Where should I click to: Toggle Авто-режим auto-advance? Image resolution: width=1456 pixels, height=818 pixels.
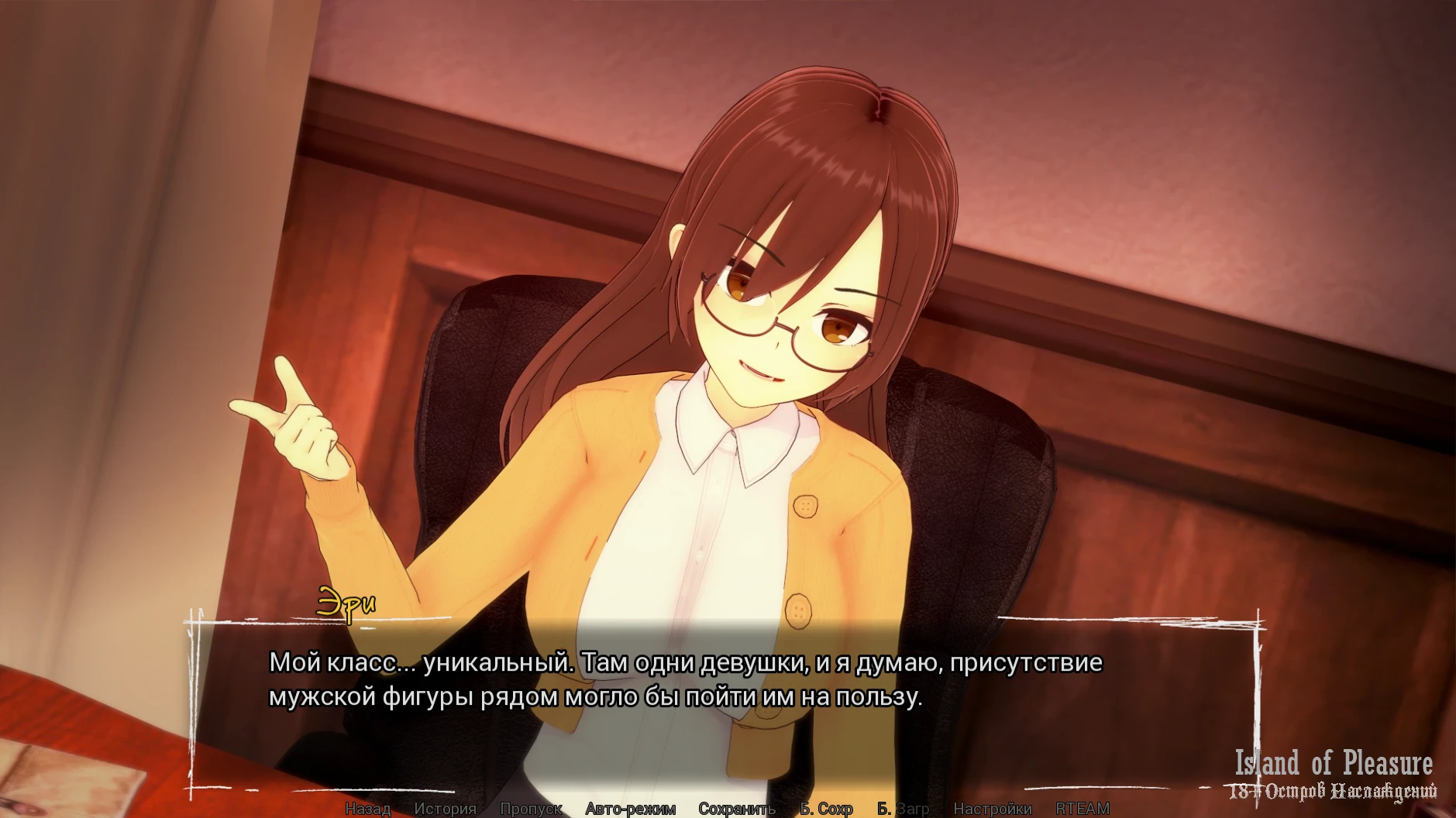(630, 809)
